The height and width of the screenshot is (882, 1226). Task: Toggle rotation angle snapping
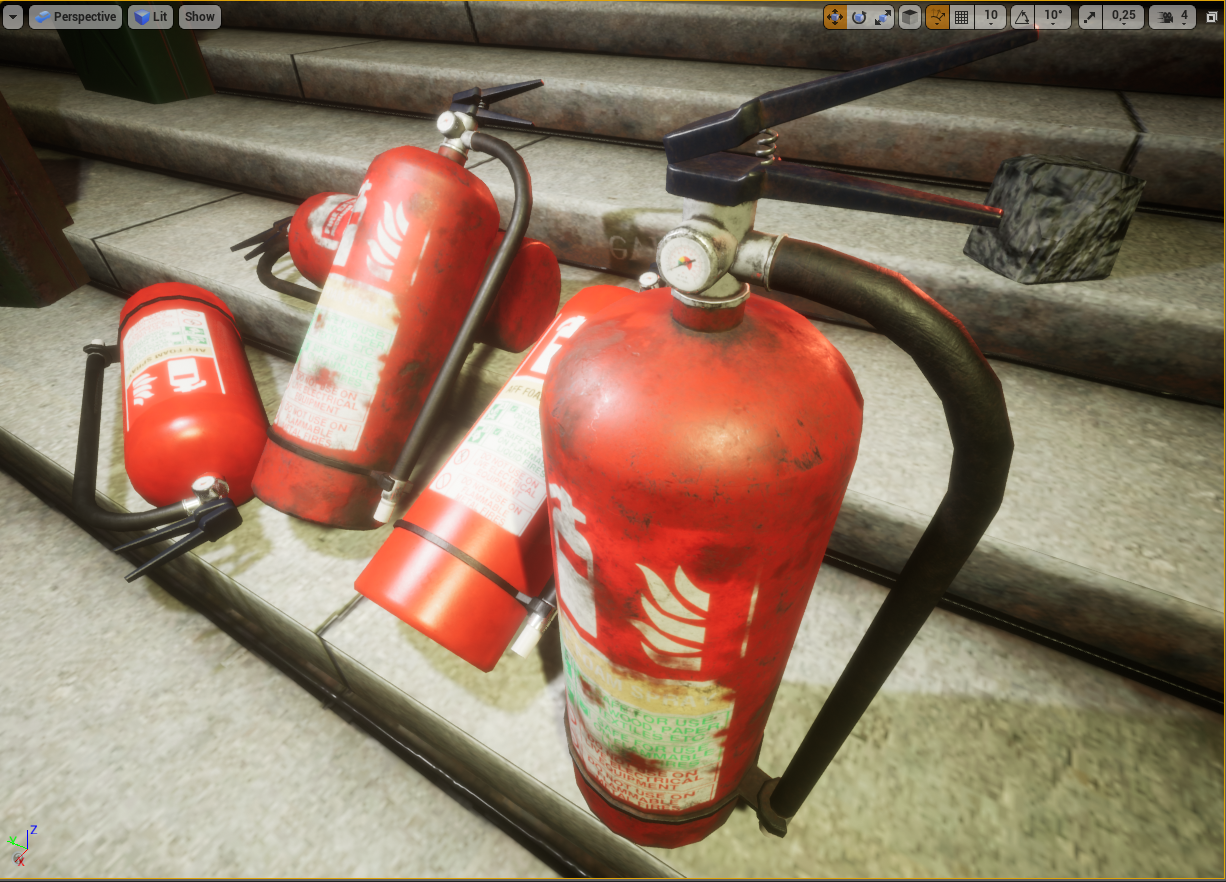[1022, 17]
